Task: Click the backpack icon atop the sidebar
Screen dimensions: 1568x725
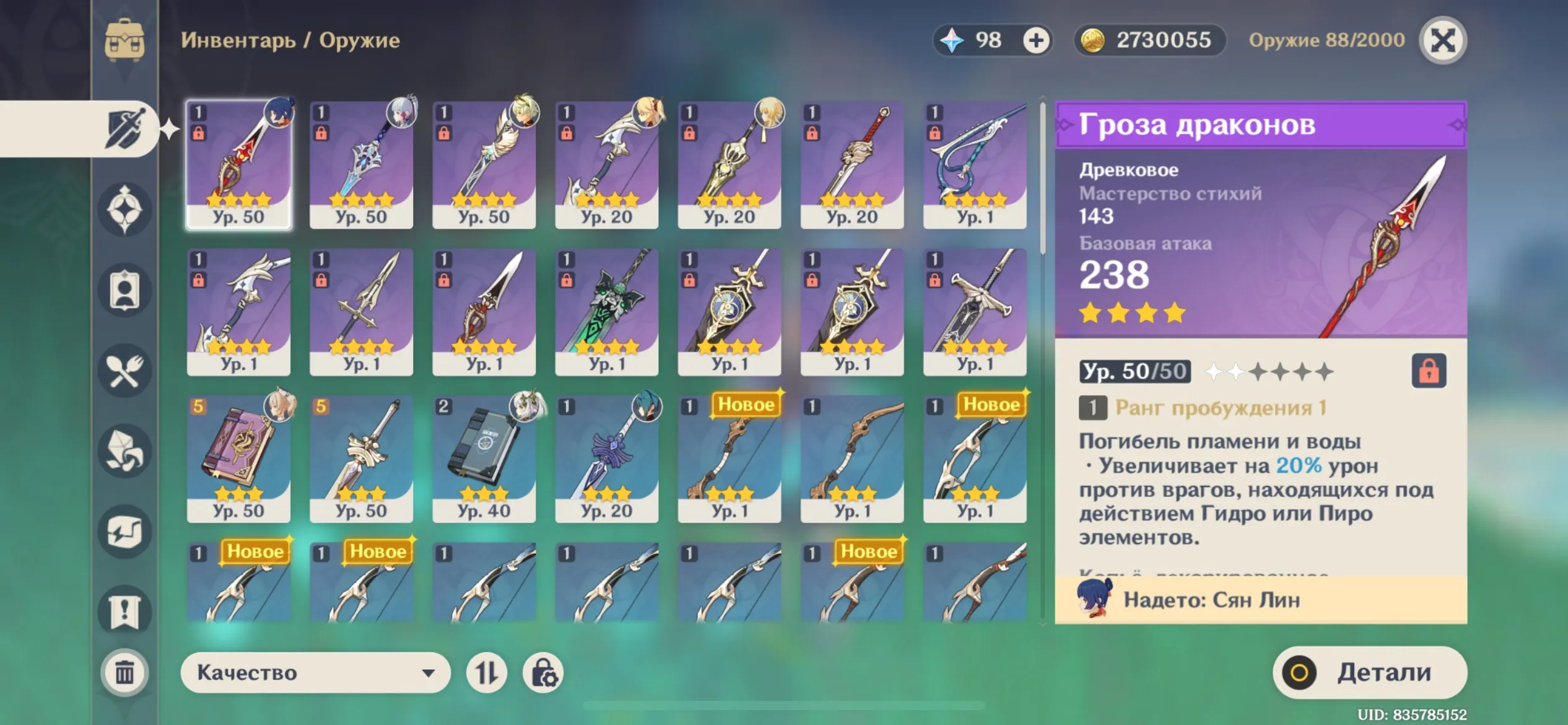Action: pyautogui.click(x=124, y=42)
